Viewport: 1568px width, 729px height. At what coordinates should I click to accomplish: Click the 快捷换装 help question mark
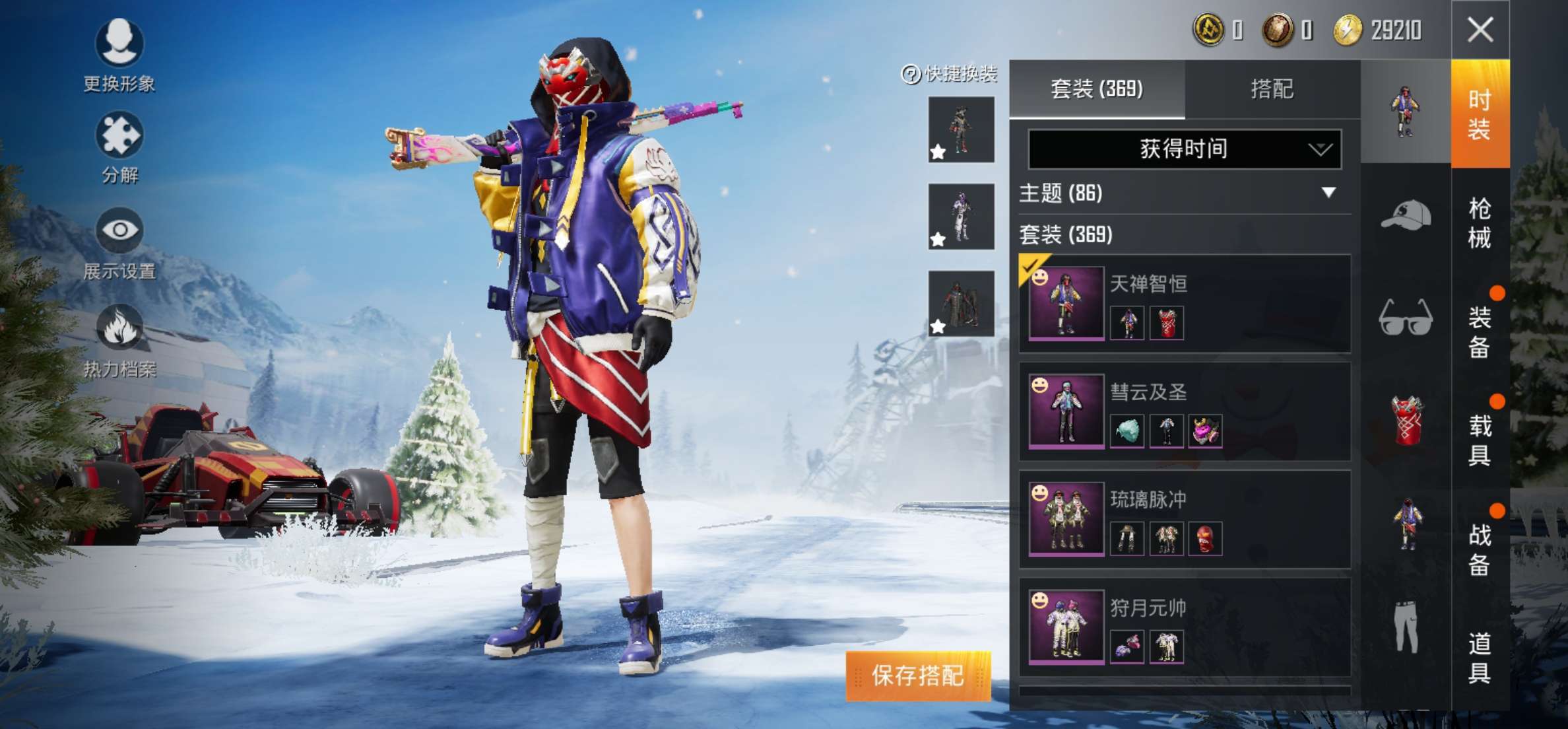tap(911, 74)
